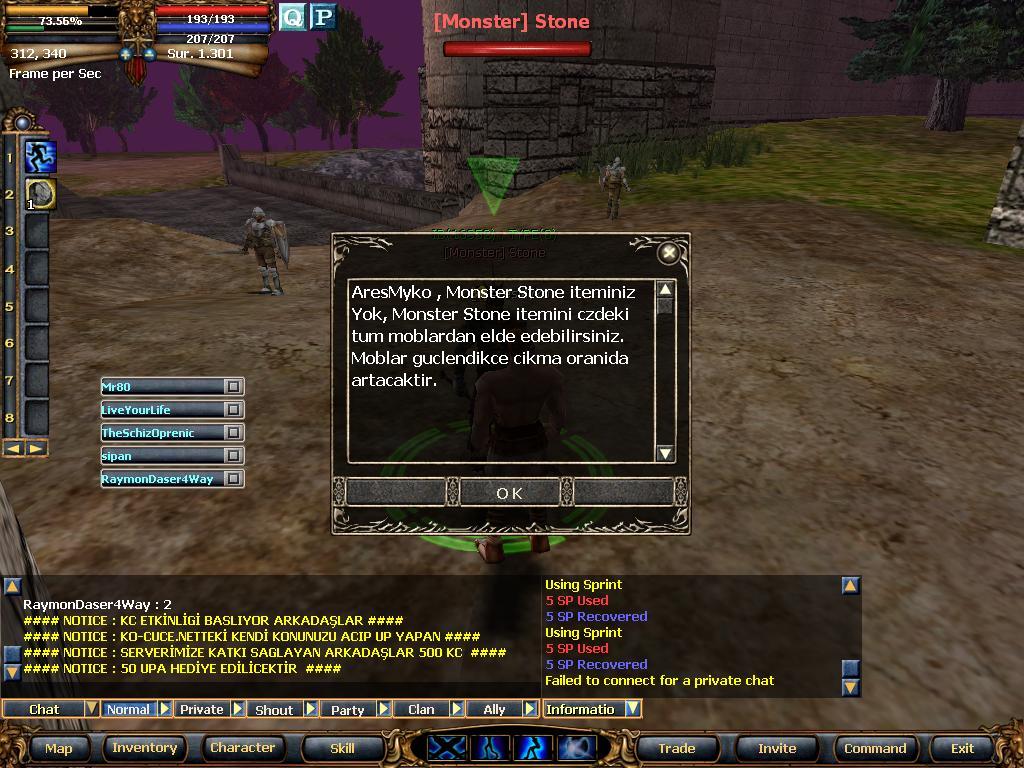Open the Clan chat channel
The height and width of the screenshot is (768, 1024).
point(421,709)
